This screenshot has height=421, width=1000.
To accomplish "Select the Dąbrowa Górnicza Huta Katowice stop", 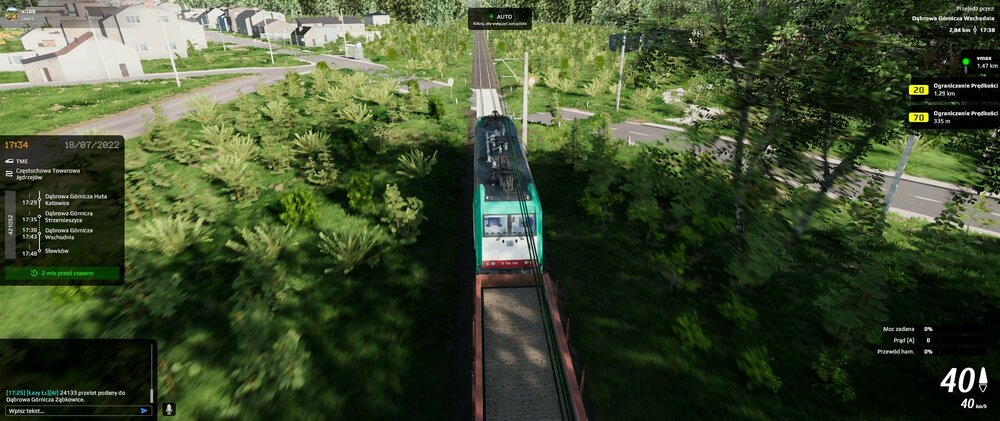I will [x=69, y=199].
